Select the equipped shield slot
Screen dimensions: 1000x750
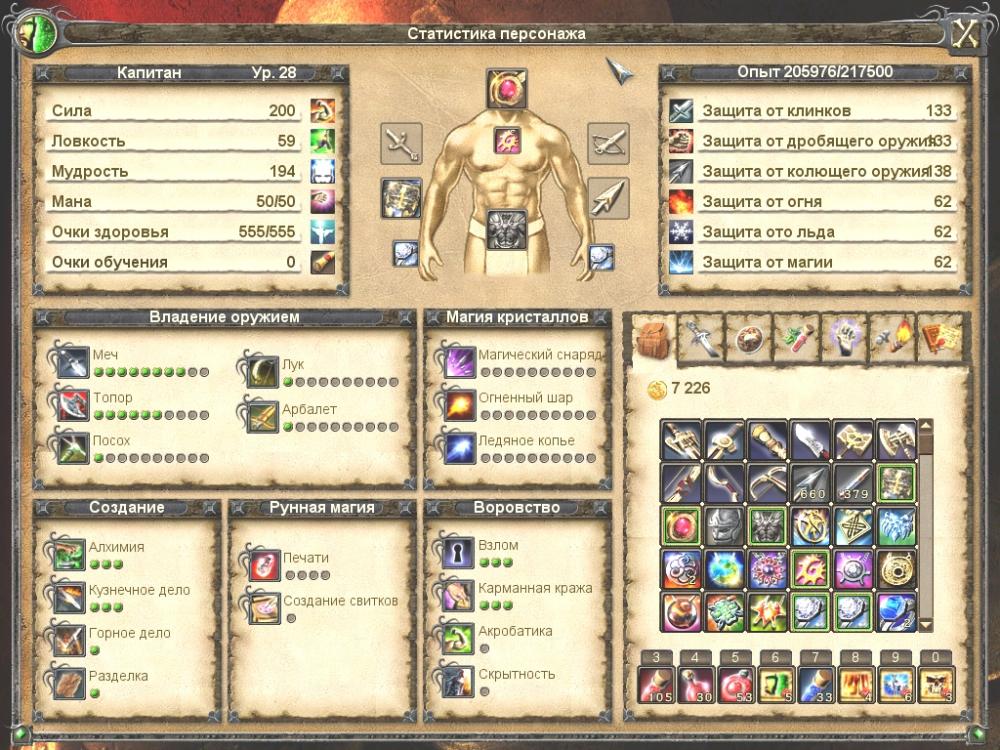point(401,198)
